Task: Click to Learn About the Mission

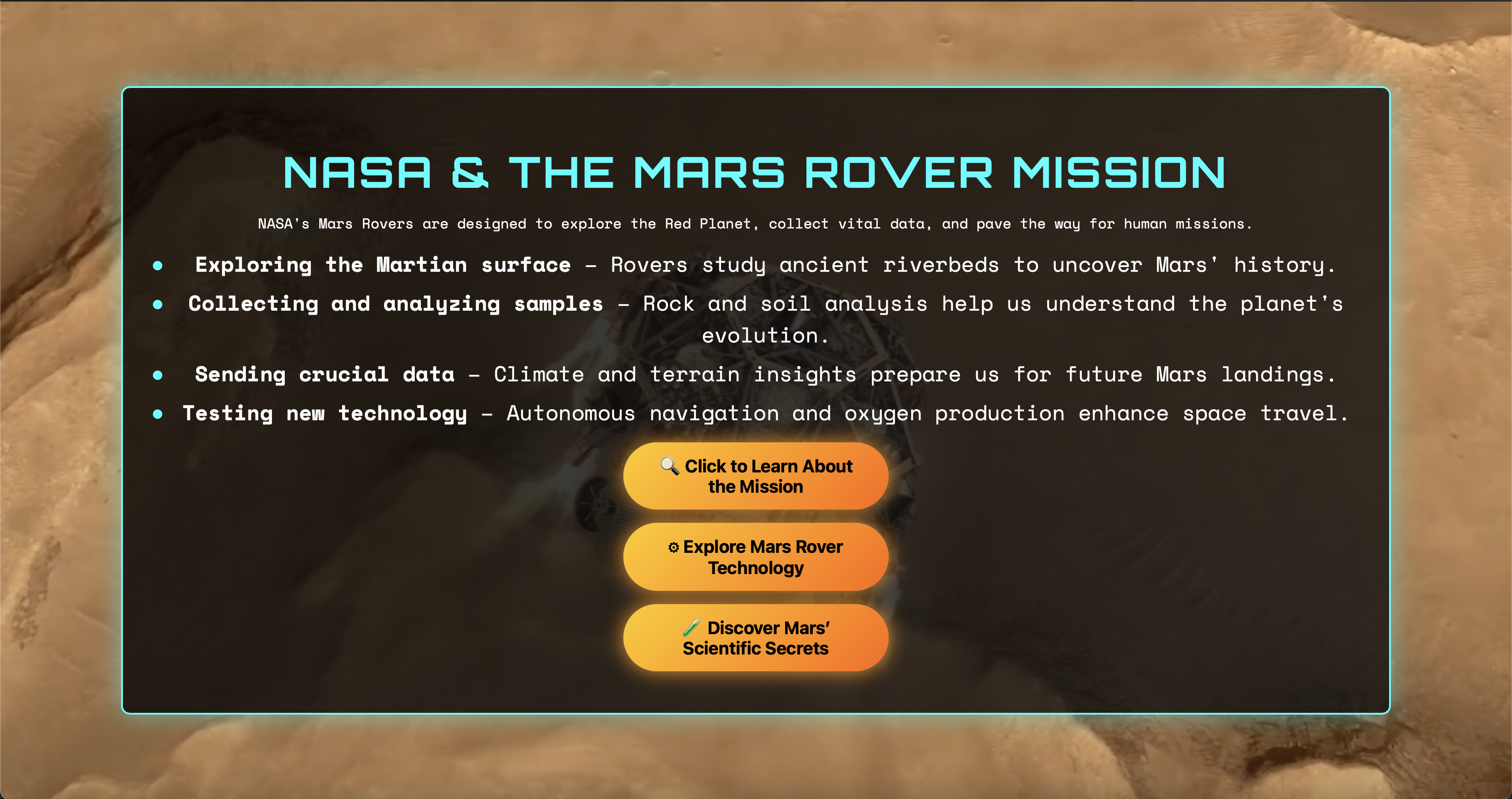Action: tap(756, 476)
